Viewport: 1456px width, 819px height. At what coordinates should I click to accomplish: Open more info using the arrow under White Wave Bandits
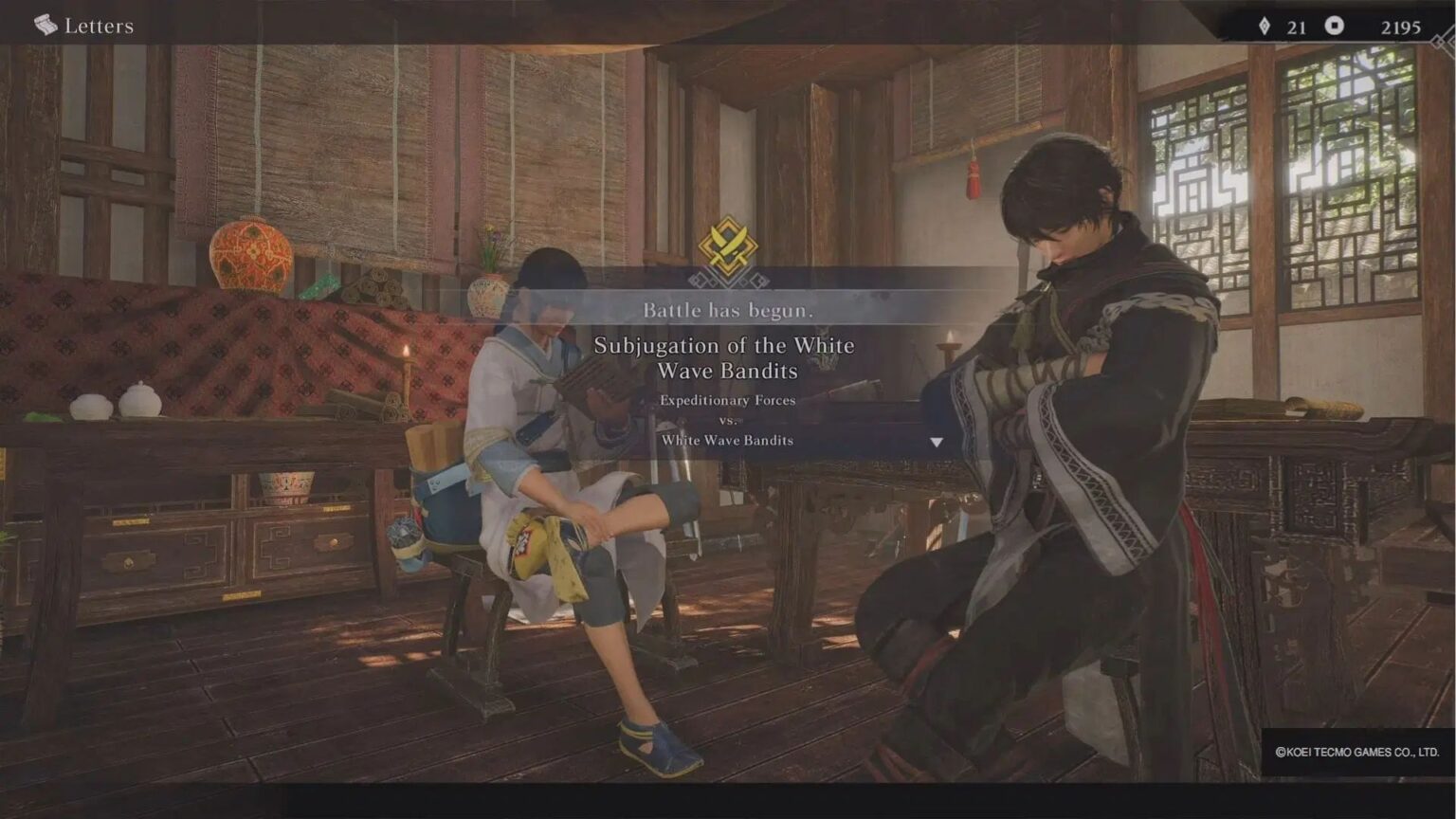[x=937, y=440]
